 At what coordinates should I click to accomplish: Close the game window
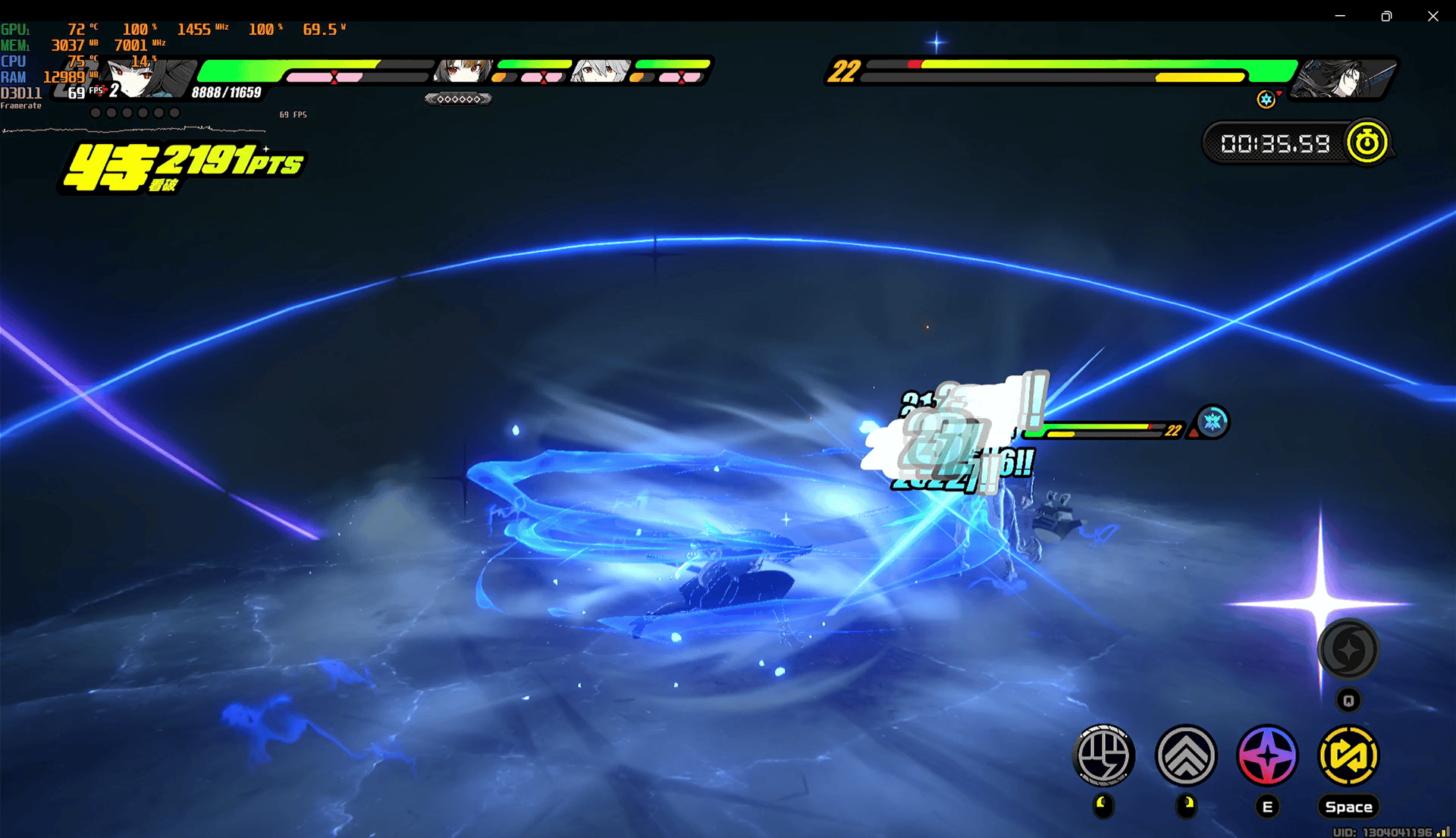[1432, 16]
